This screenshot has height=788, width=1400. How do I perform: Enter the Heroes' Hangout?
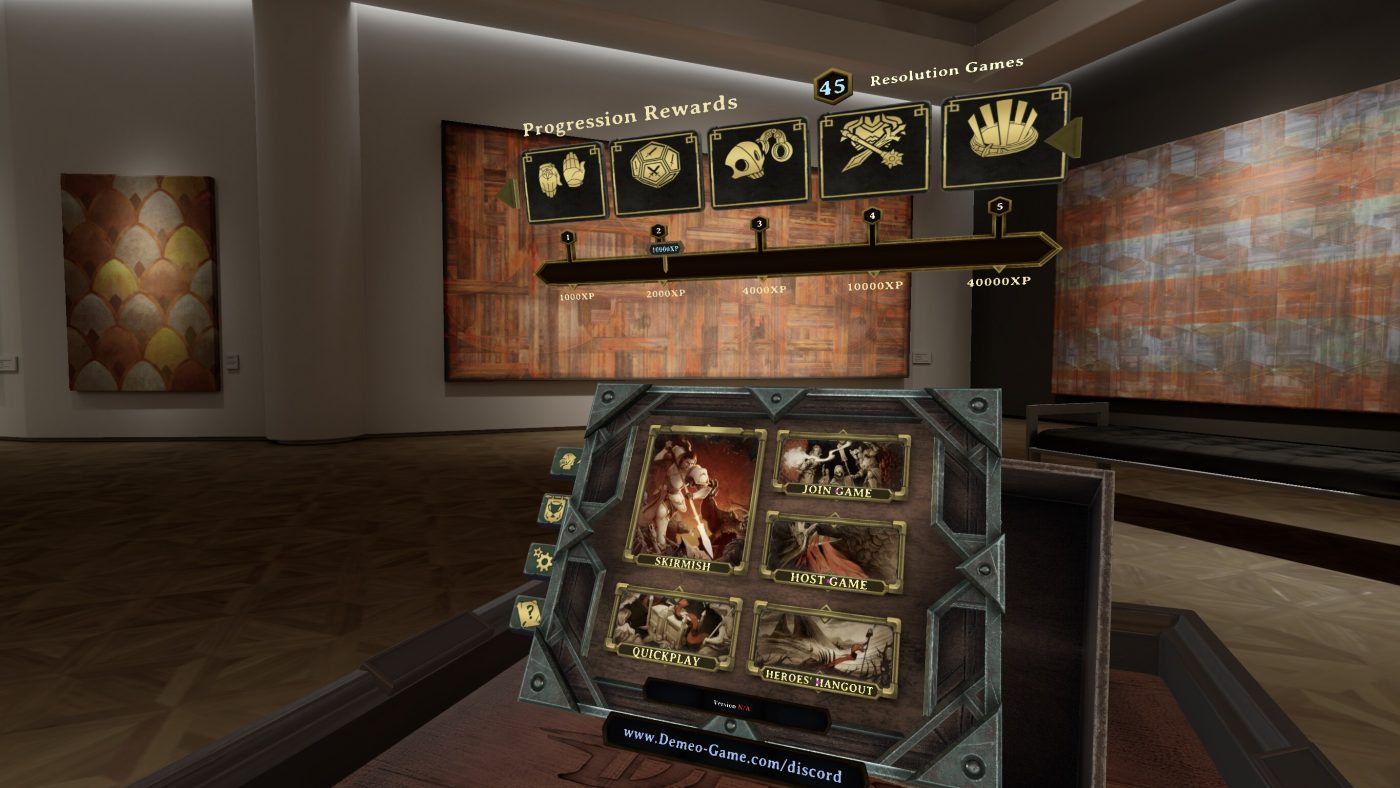tap(824, 650)
